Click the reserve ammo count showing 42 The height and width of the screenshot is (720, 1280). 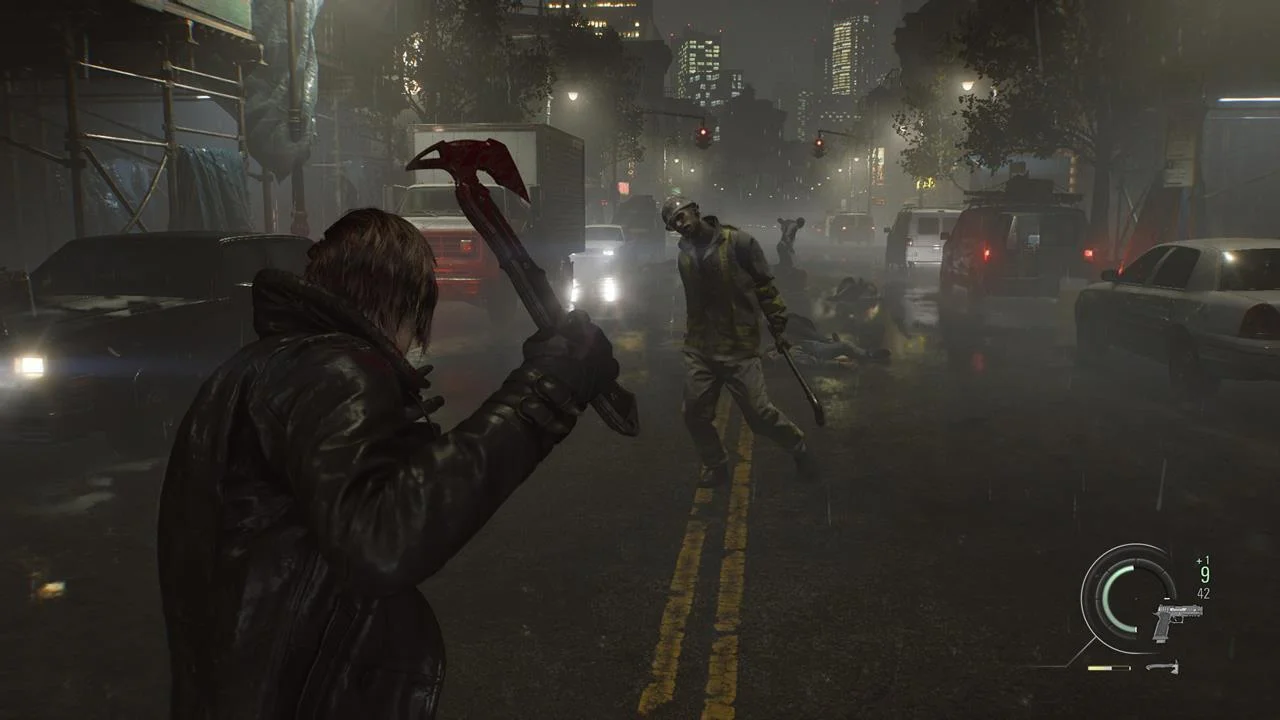pyautogui.click(x=1202, y=593)
